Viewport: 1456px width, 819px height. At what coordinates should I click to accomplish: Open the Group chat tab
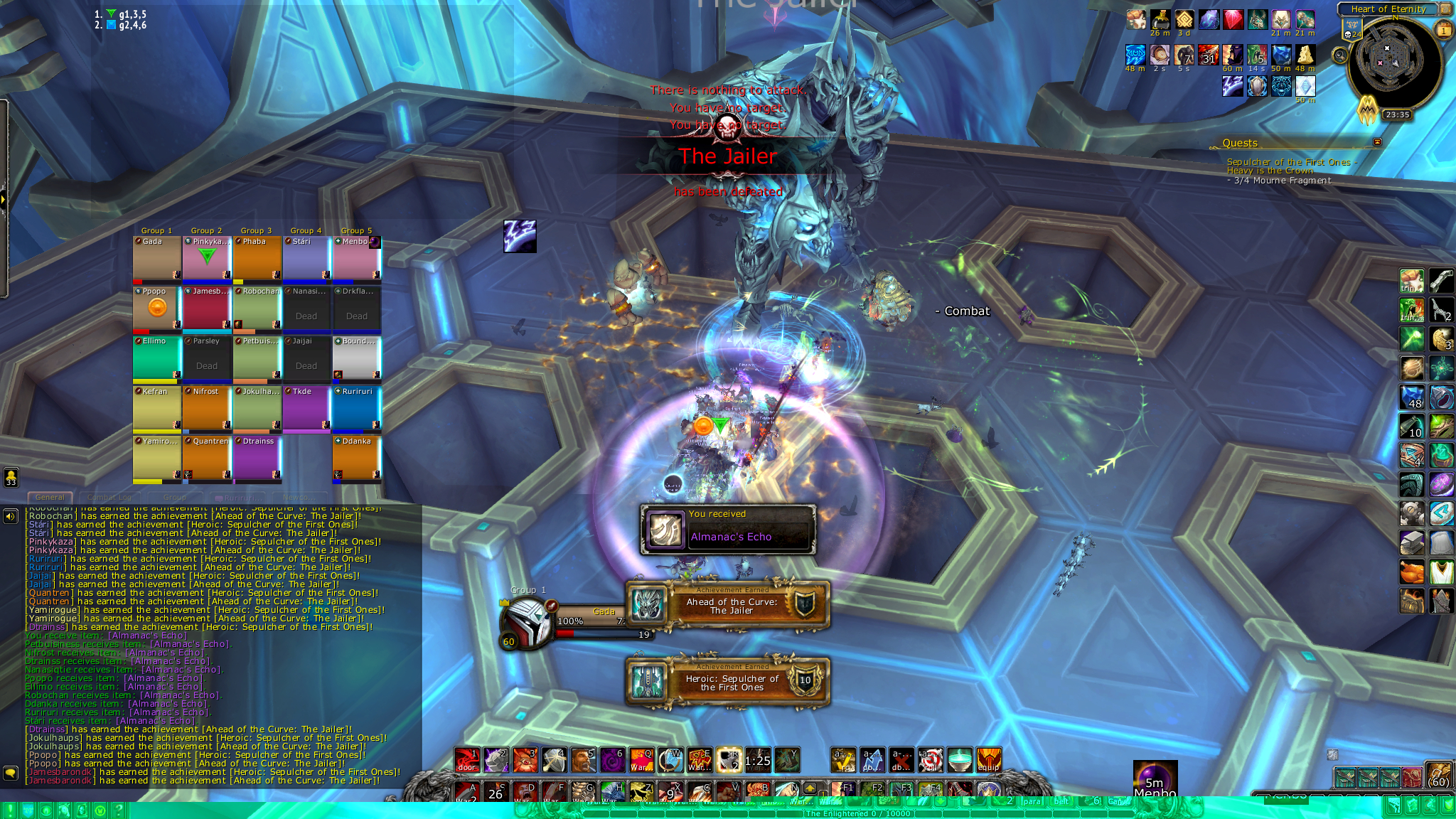pyautogui.click(x=174, y=498)
